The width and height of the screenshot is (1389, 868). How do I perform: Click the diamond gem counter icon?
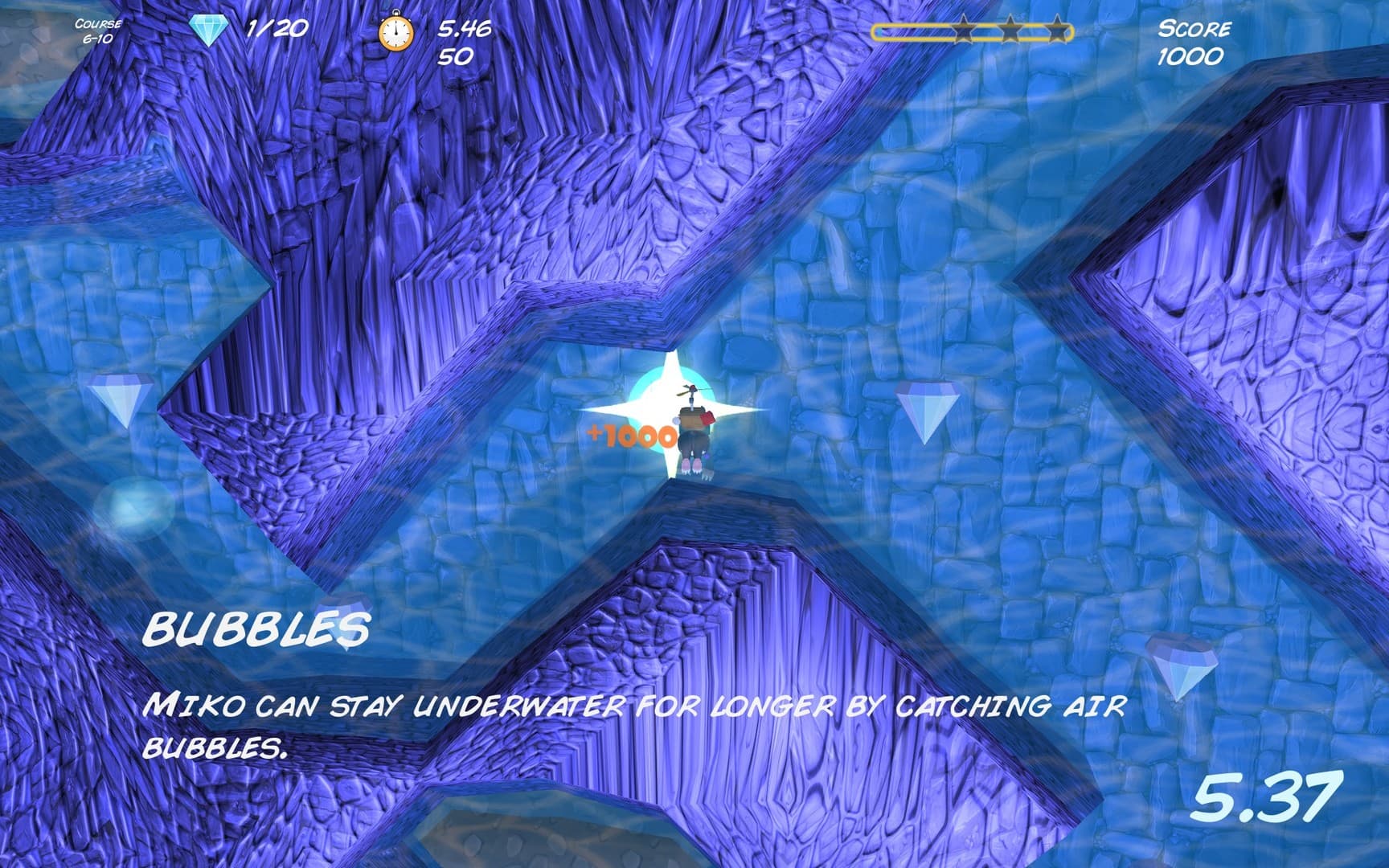(x=207, y=31)
